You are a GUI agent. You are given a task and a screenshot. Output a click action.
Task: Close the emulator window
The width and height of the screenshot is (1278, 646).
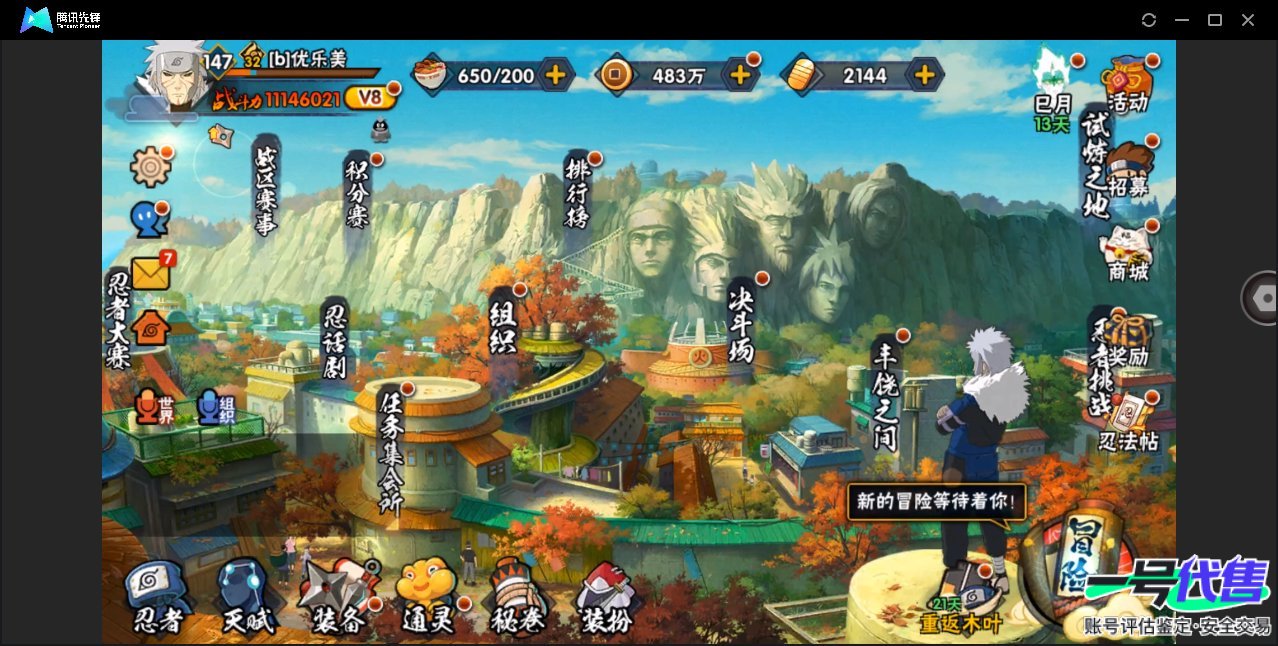[1248, 20]
